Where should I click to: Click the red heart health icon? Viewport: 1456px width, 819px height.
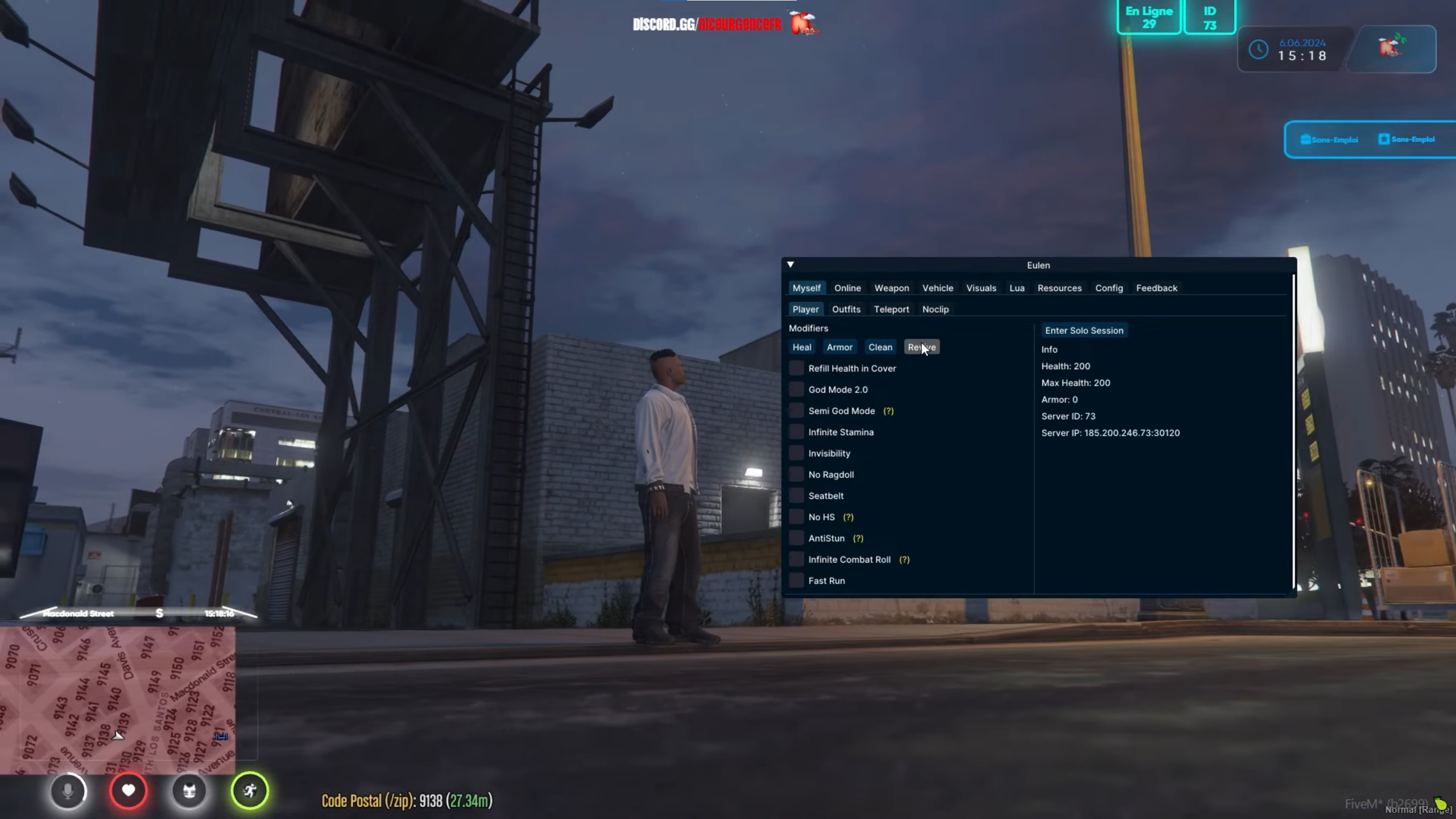click(x=129, y=791)
